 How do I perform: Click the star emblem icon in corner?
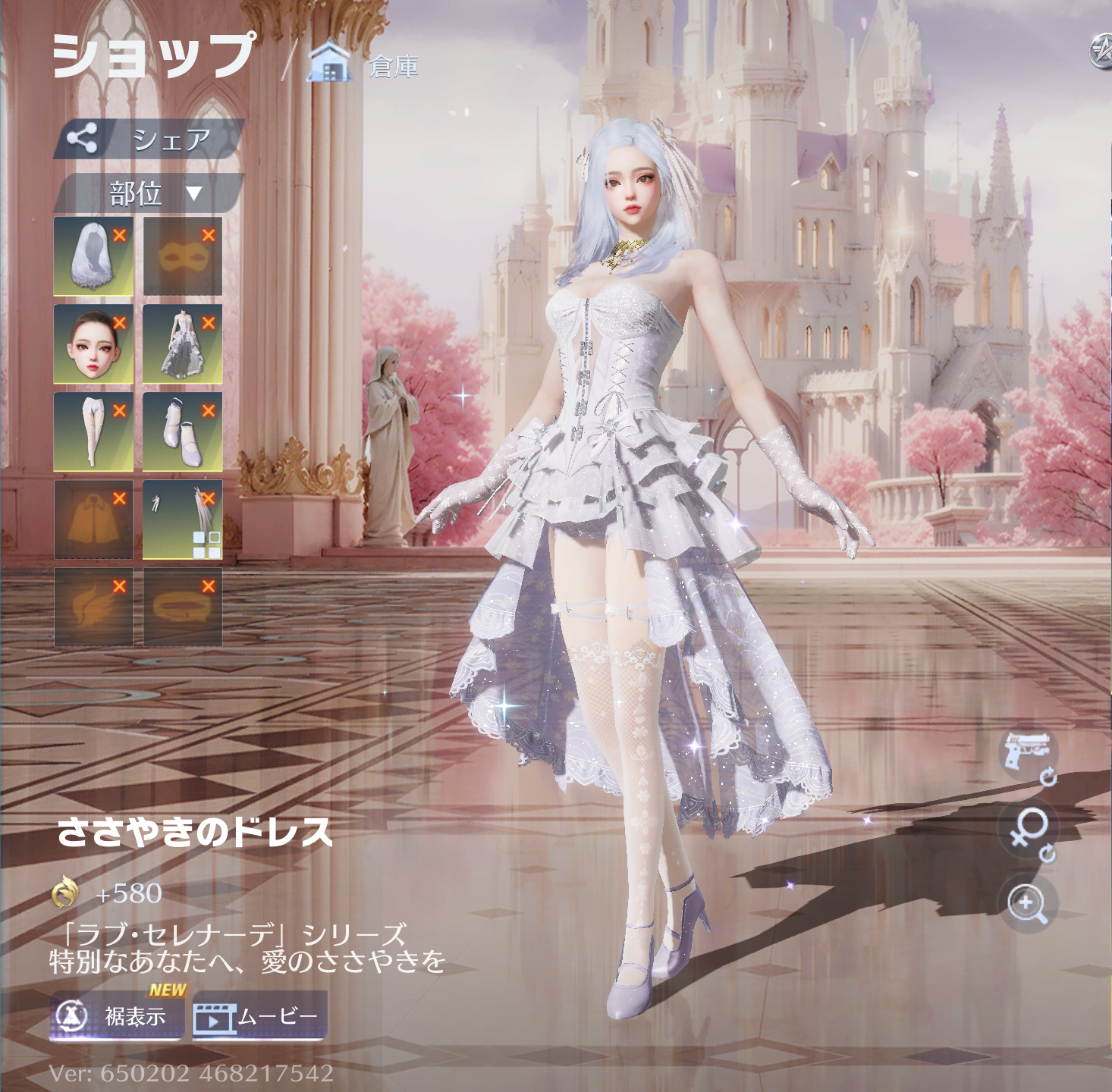[x=1101, y=52]
